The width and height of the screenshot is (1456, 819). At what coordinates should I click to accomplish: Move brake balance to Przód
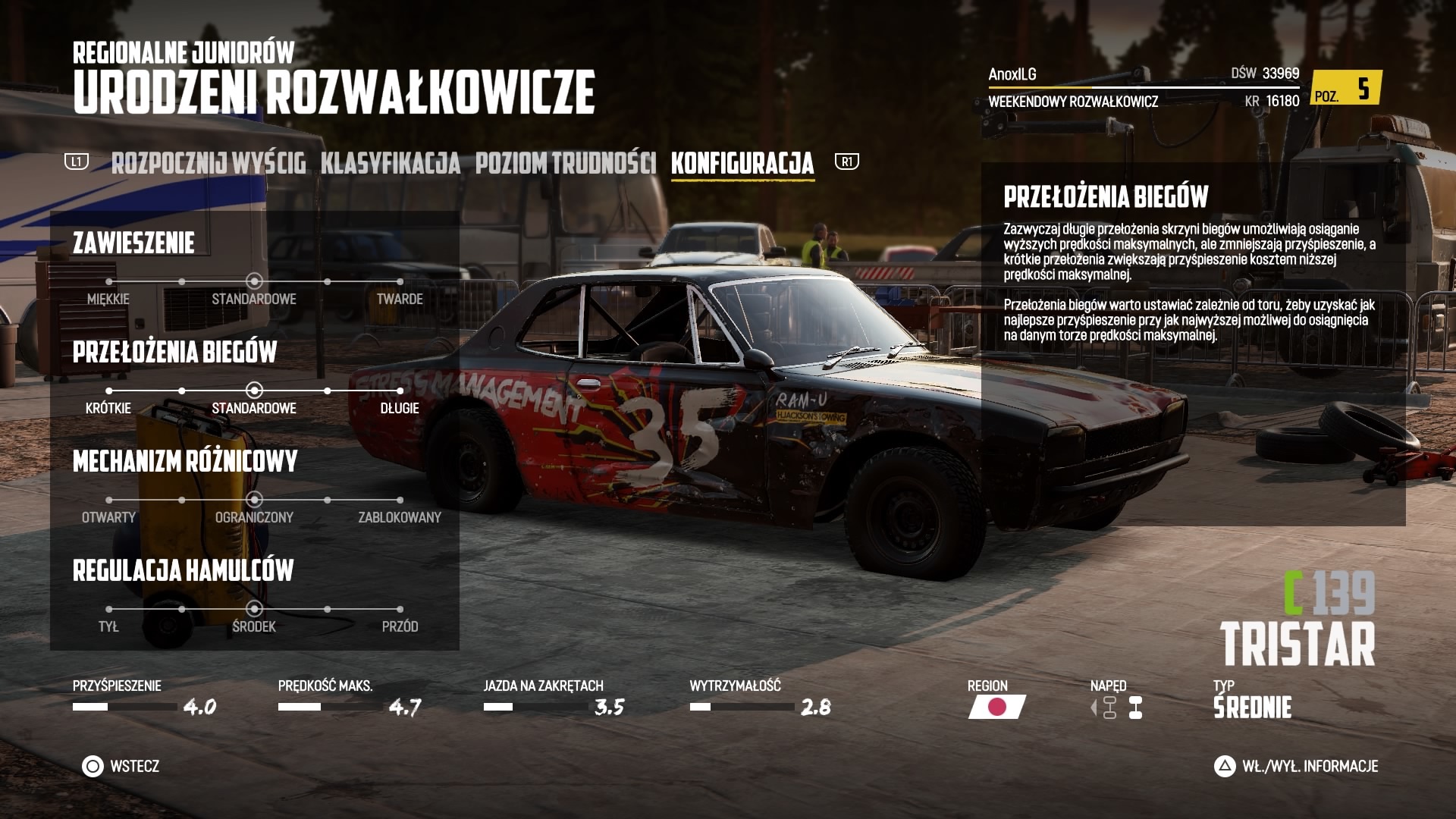pos(400,610)
